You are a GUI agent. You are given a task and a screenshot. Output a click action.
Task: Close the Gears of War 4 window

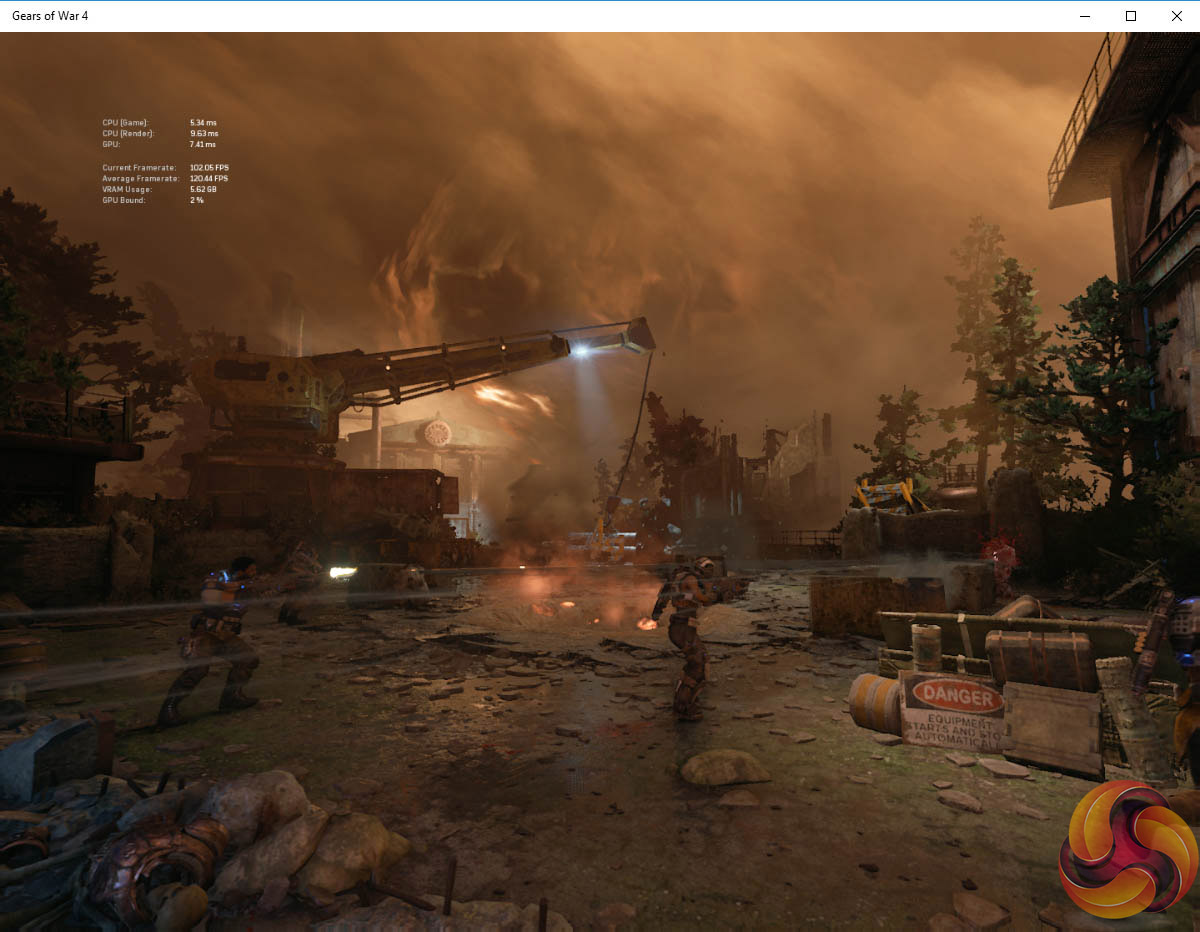click(1176, 16)
